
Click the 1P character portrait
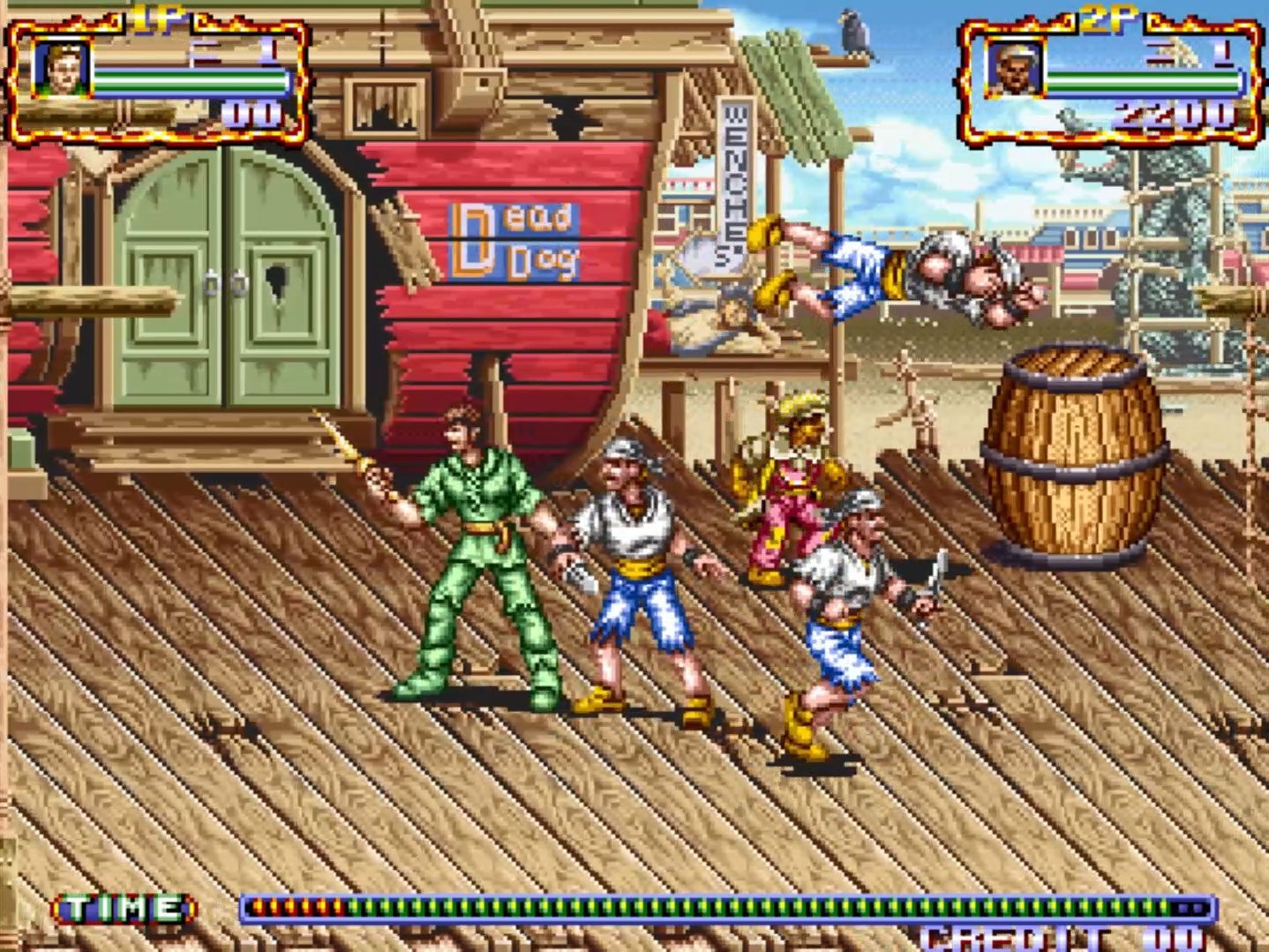pos(61,69)
